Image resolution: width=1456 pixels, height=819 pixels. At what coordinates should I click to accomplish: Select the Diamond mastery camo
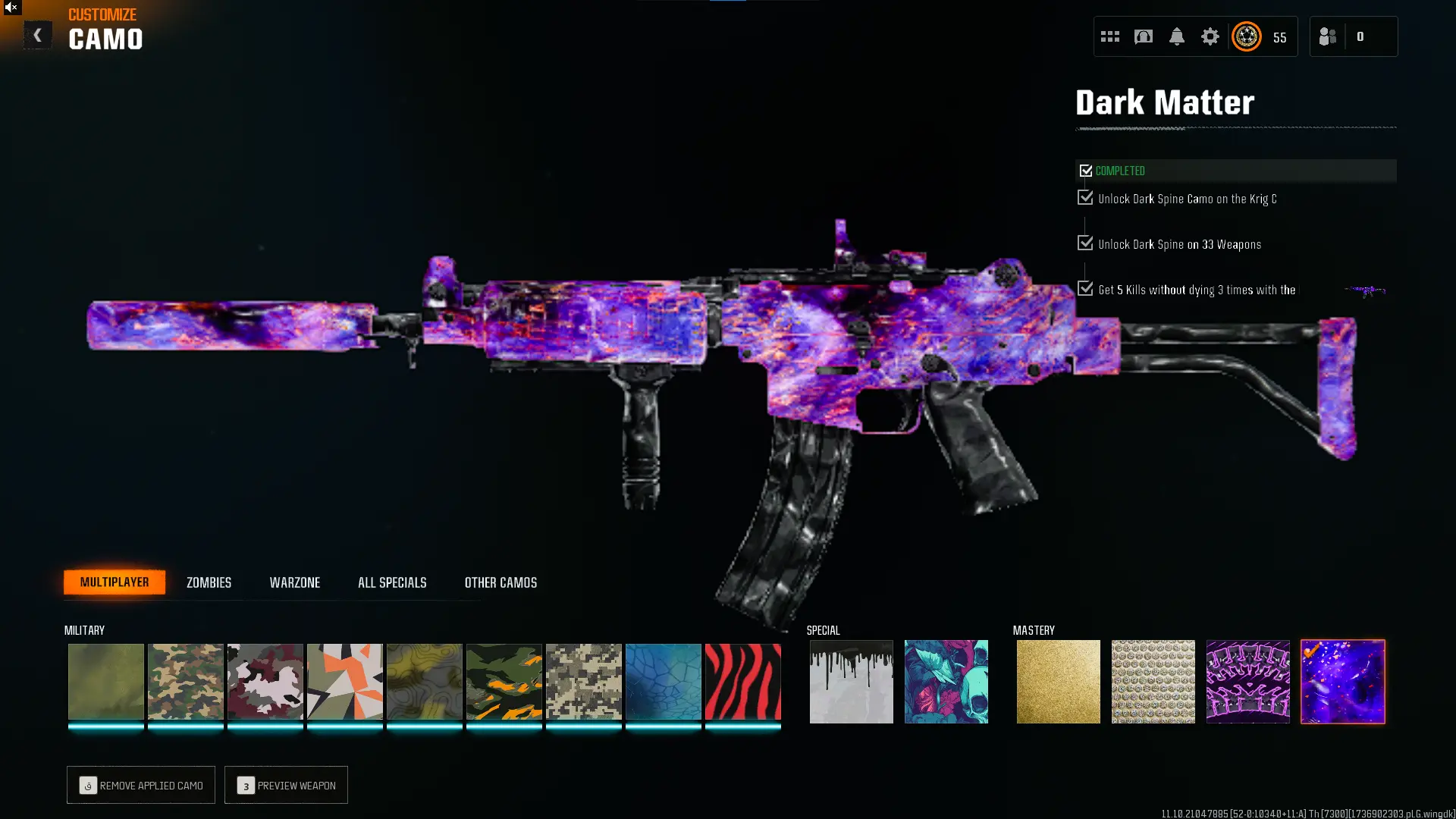pyautogui.click(x=1153, y=682)
